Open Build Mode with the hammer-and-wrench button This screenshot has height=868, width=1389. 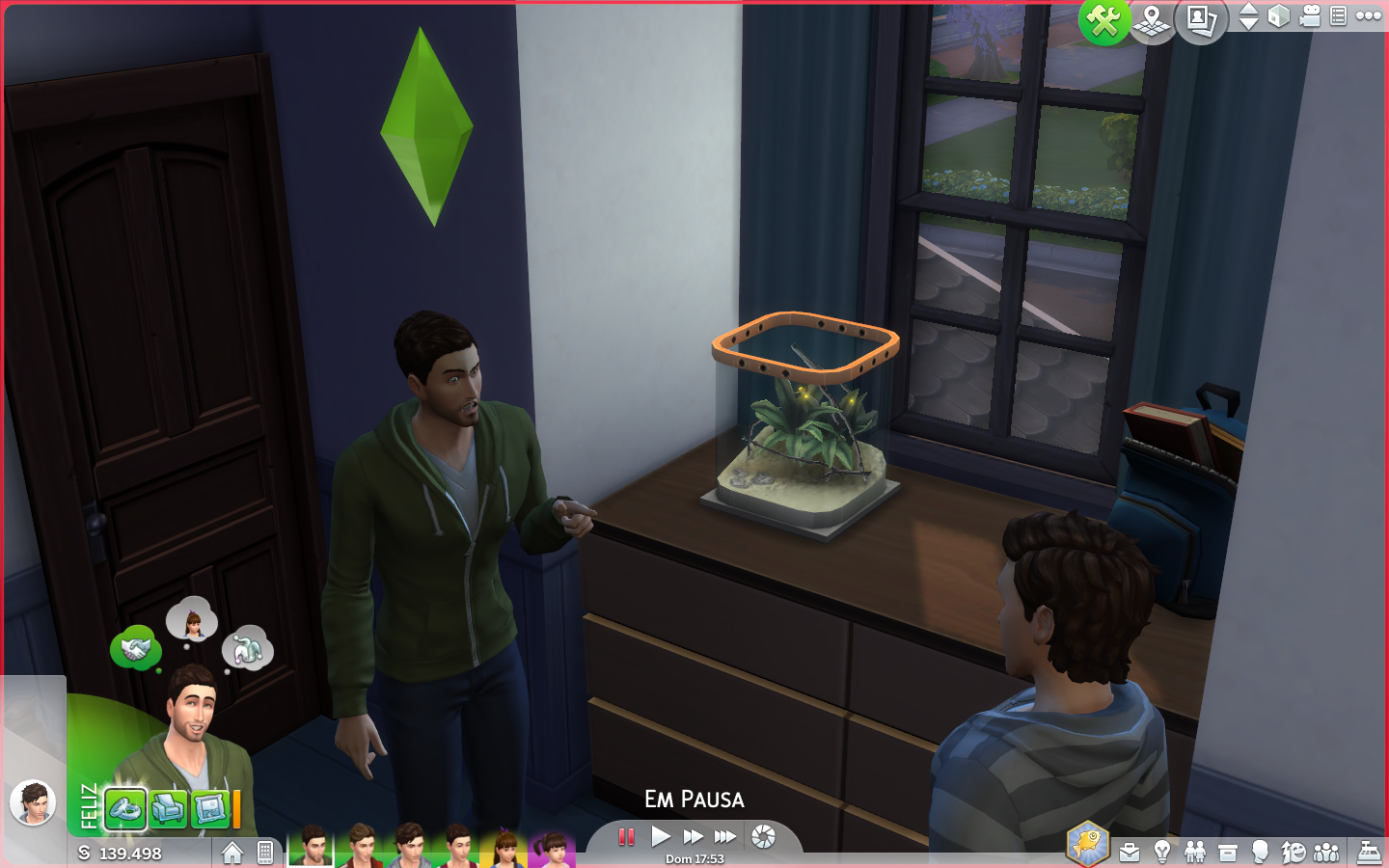pyautogui.click(x=1103, y=20)
